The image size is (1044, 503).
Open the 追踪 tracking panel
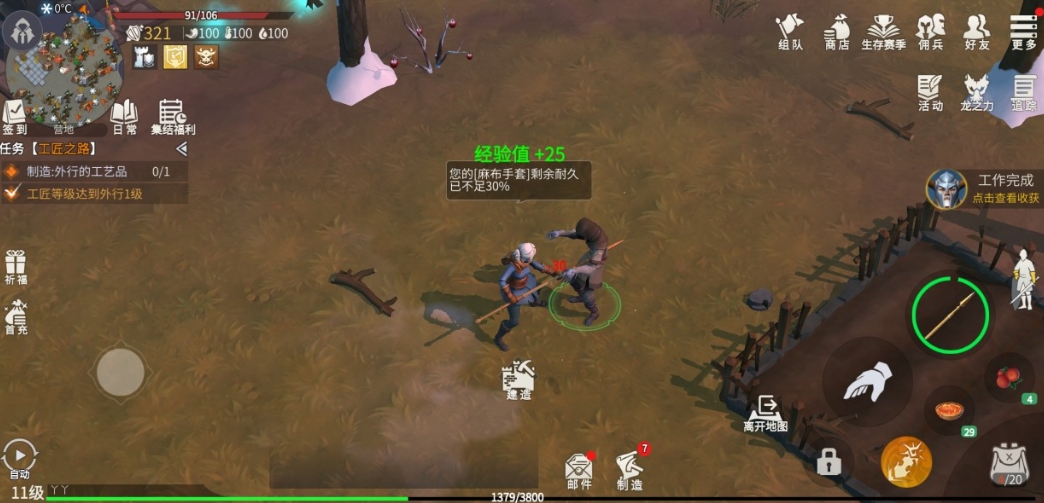pos(1023,92)
